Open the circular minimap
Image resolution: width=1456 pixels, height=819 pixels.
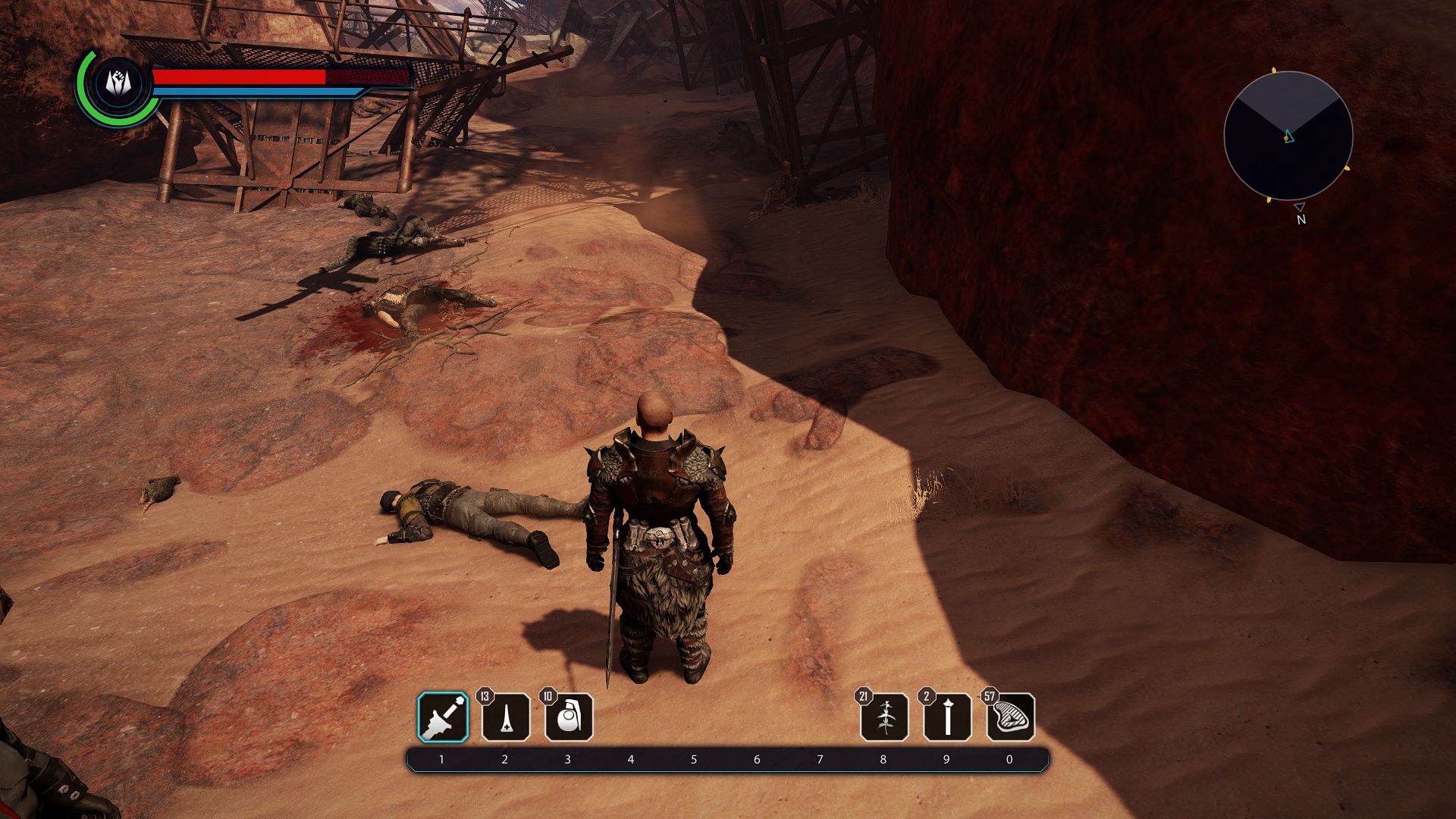pos(1288,136)
